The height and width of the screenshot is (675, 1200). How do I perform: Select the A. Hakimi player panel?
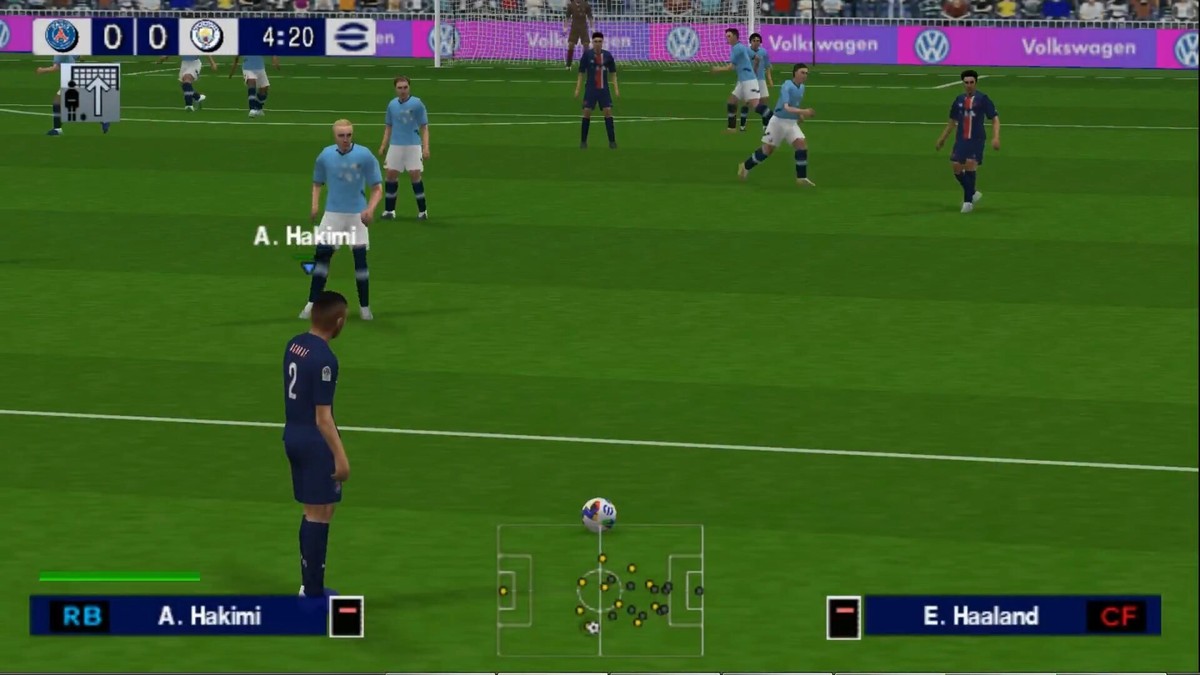196,616
